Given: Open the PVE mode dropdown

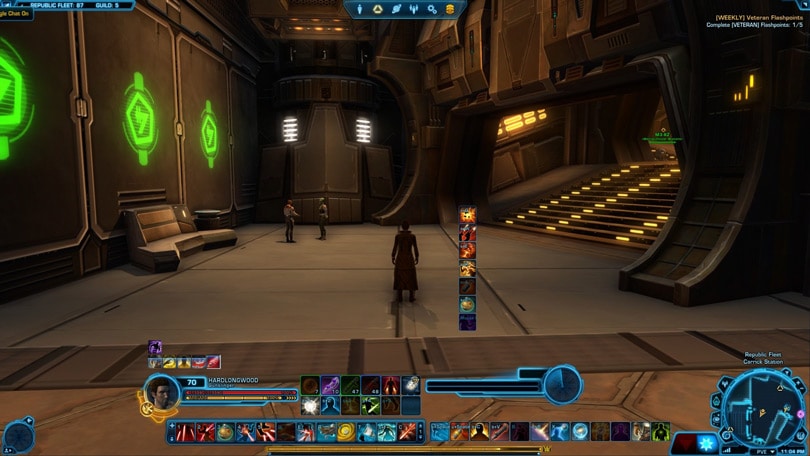Looking at the screenshot, I should (763, 451).
